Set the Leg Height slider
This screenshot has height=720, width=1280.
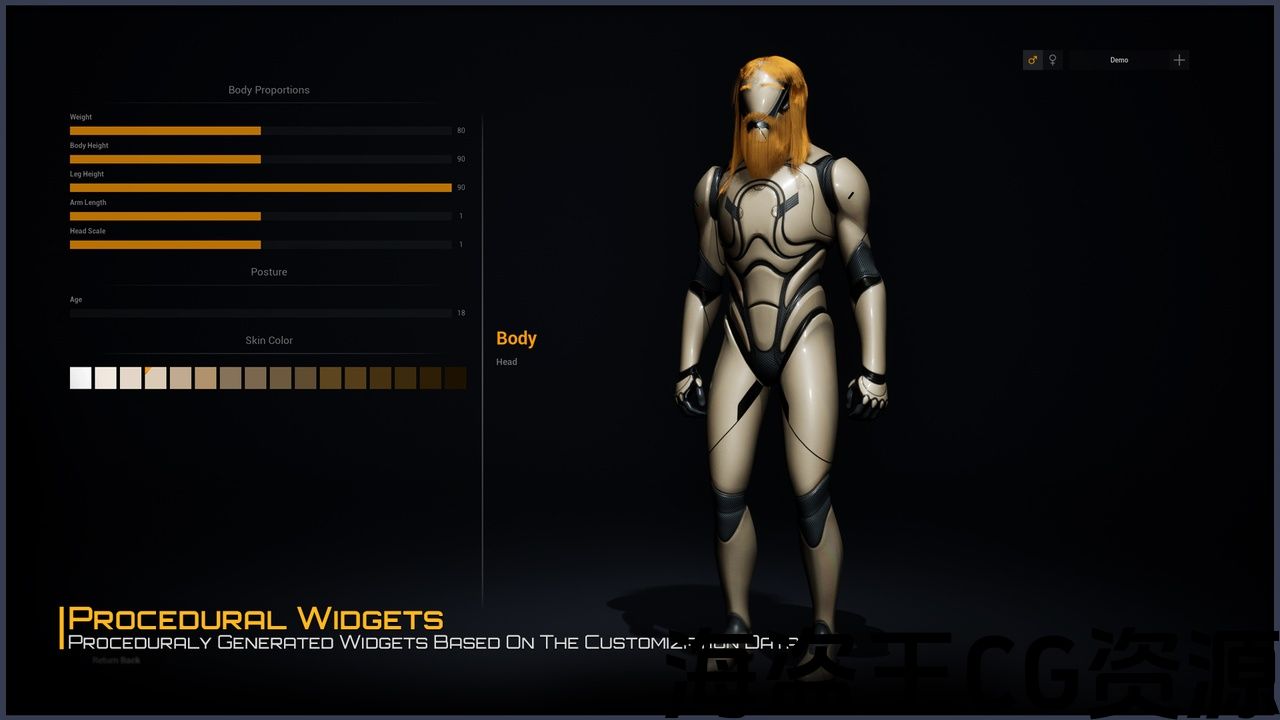coord(260,188)
